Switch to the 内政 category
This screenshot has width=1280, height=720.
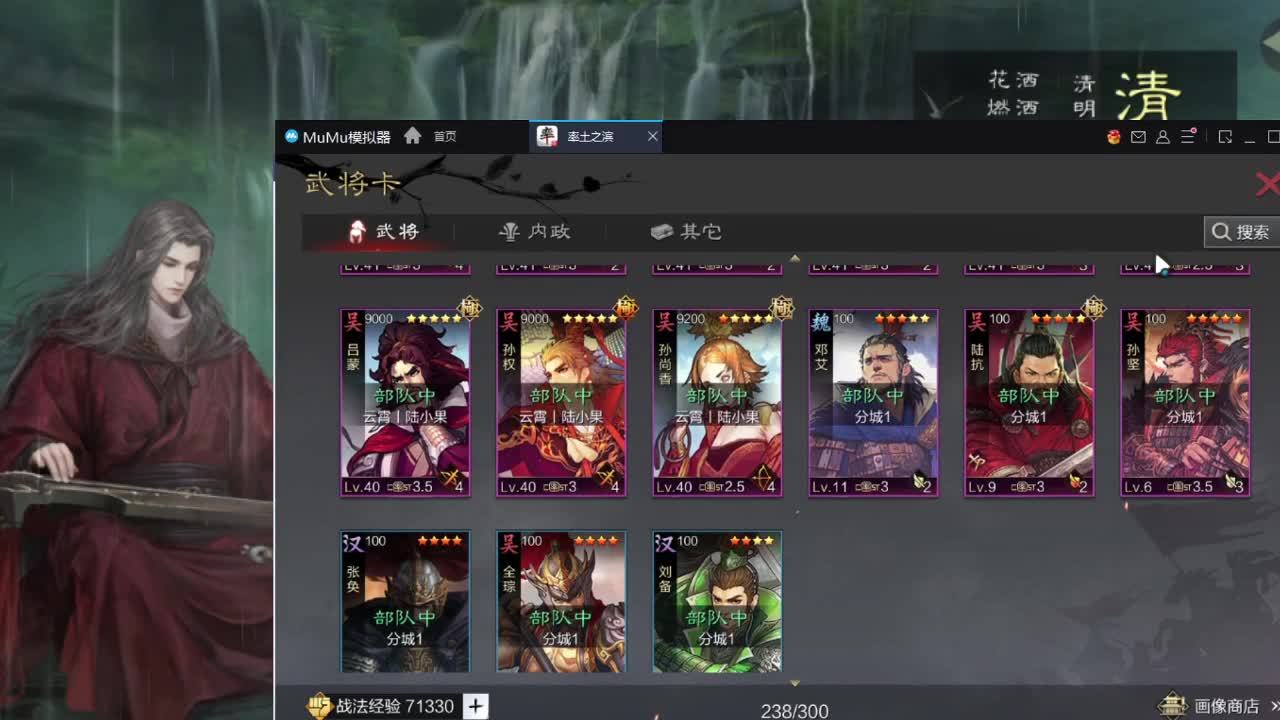tap(533, 230)
